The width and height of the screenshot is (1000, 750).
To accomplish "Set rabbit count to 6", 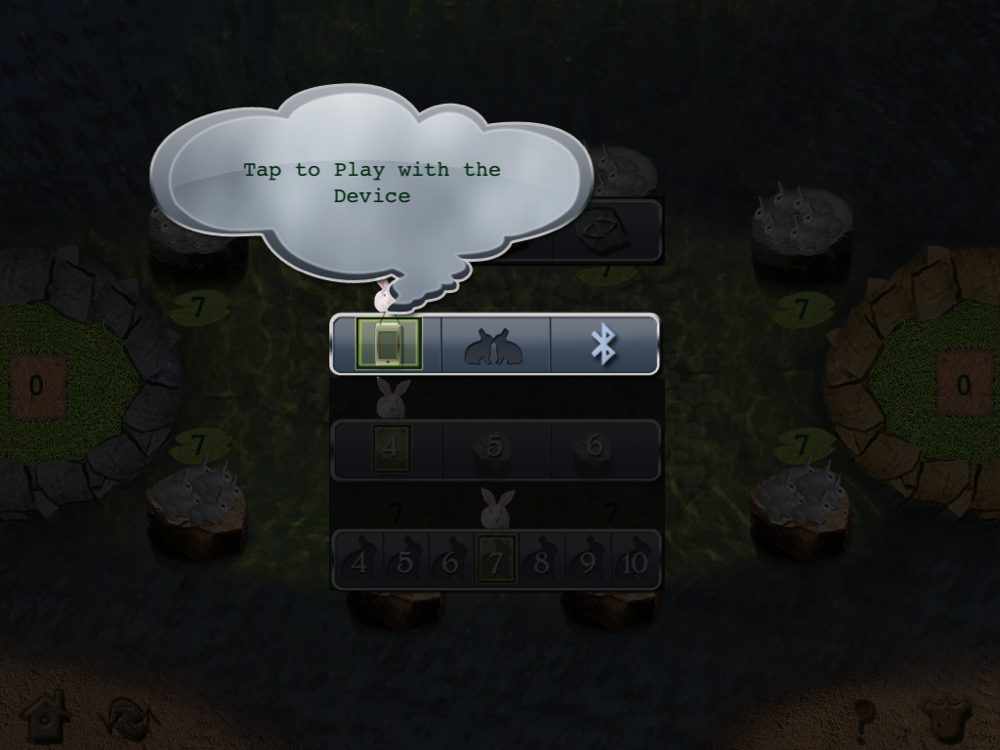I will [450, 562].
